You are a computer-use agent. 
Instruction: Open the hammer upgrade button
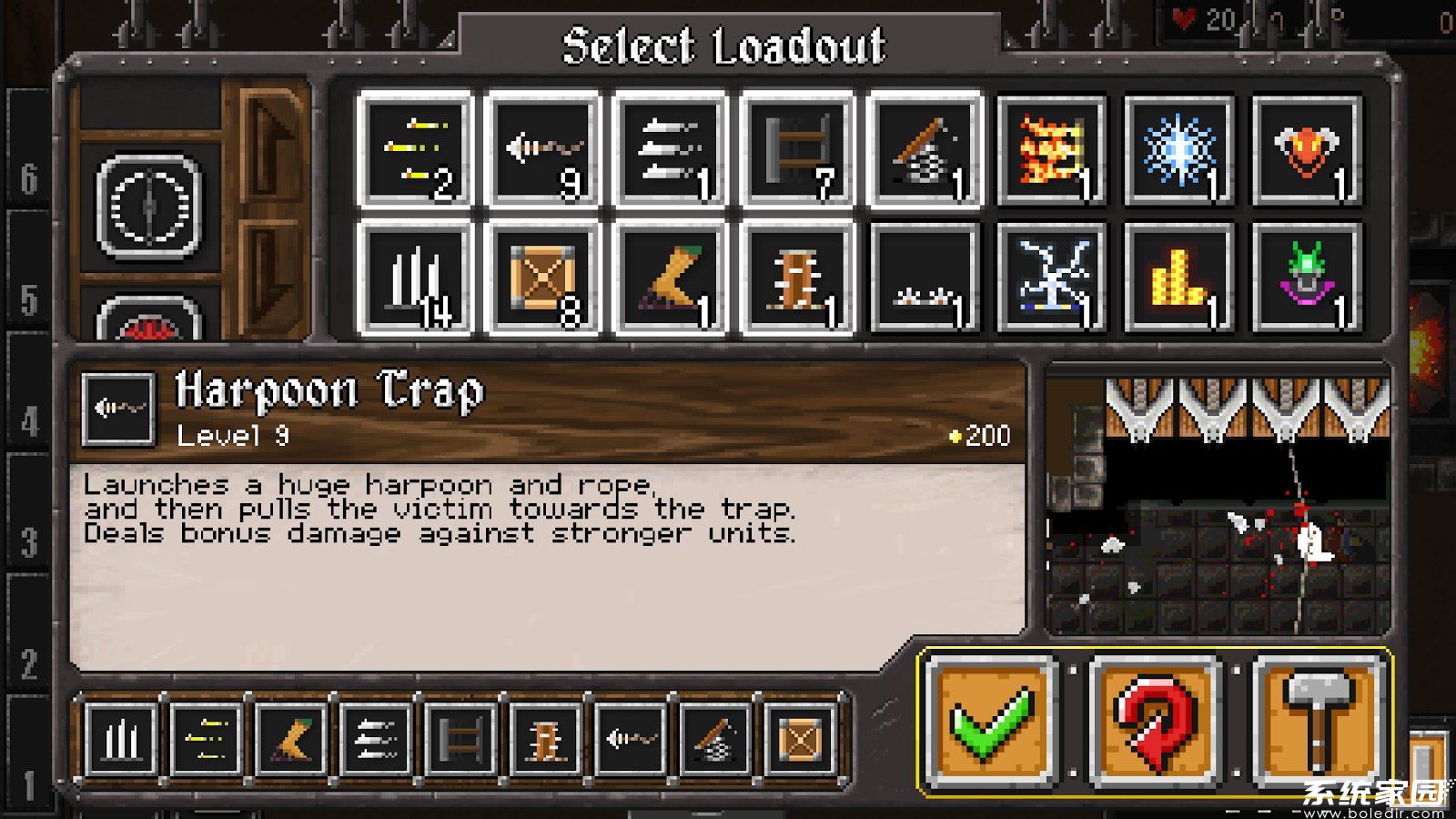[1319, 721]
